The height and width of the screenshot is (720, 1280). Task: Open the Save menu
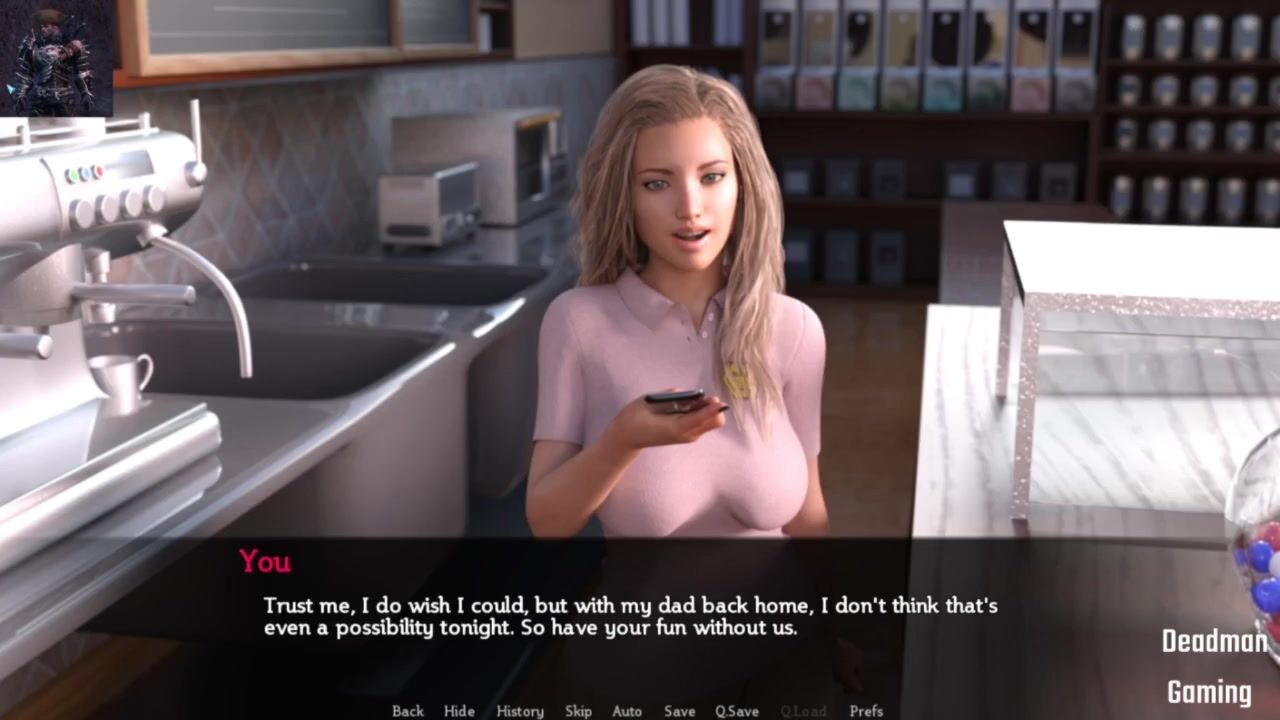(679, 711)
